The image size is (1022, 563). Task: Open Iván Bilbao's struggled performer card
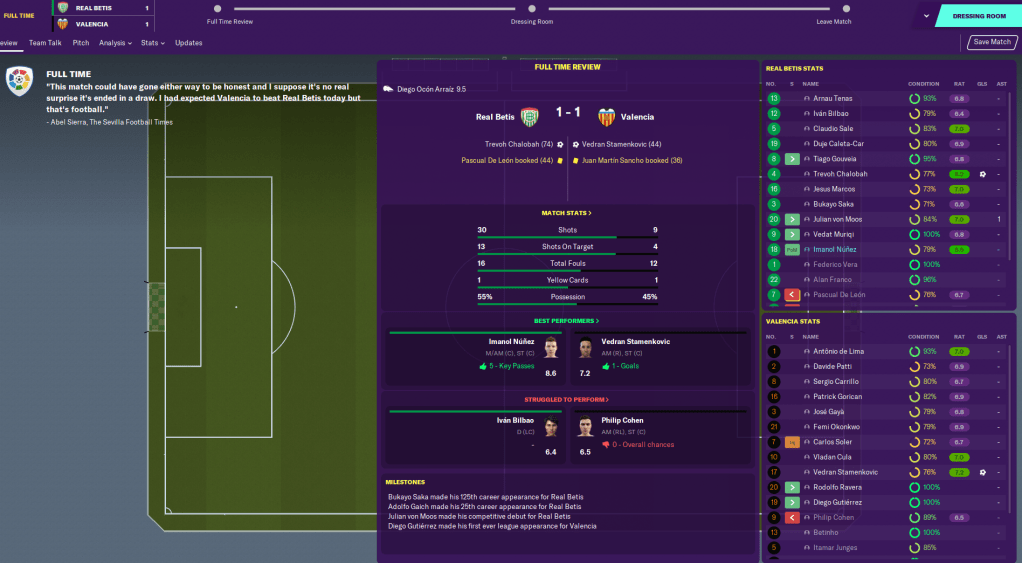point(473,436)
